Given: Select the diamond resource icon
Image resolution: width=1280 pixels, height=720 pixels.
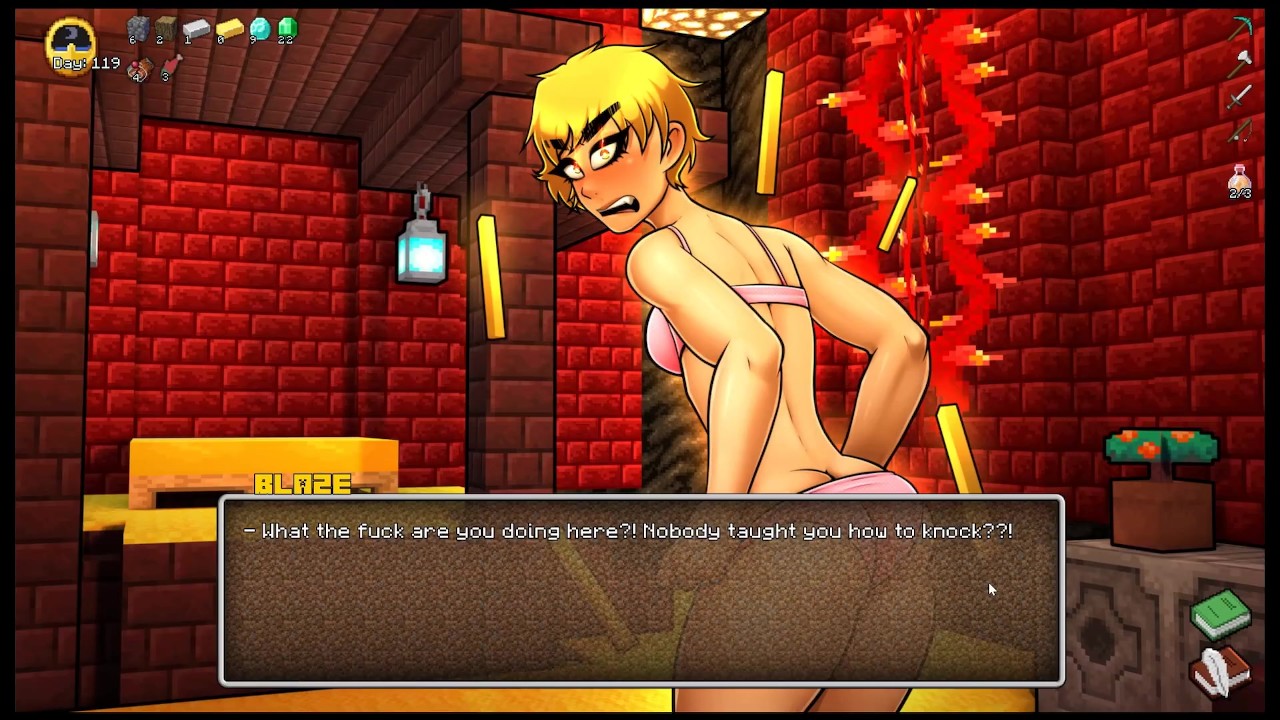Looking at the screenshot, I should pos(260,30).
